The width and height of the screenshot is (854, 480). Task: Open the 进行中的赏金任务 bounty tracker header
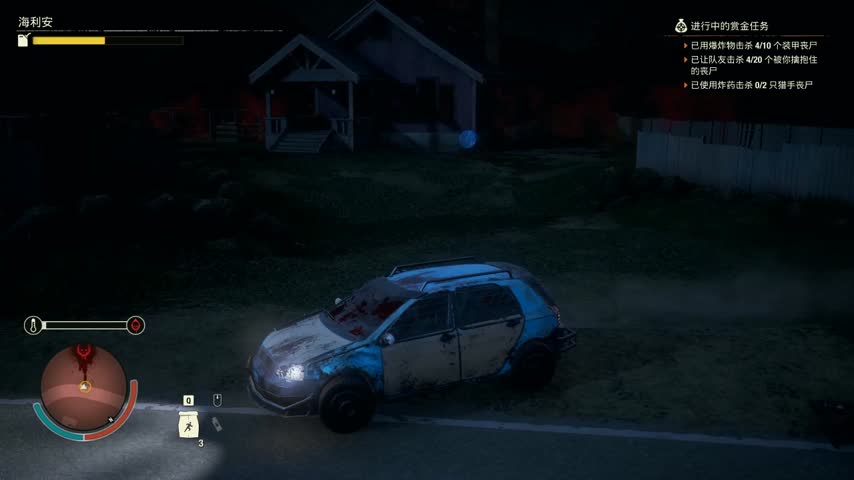730,26
